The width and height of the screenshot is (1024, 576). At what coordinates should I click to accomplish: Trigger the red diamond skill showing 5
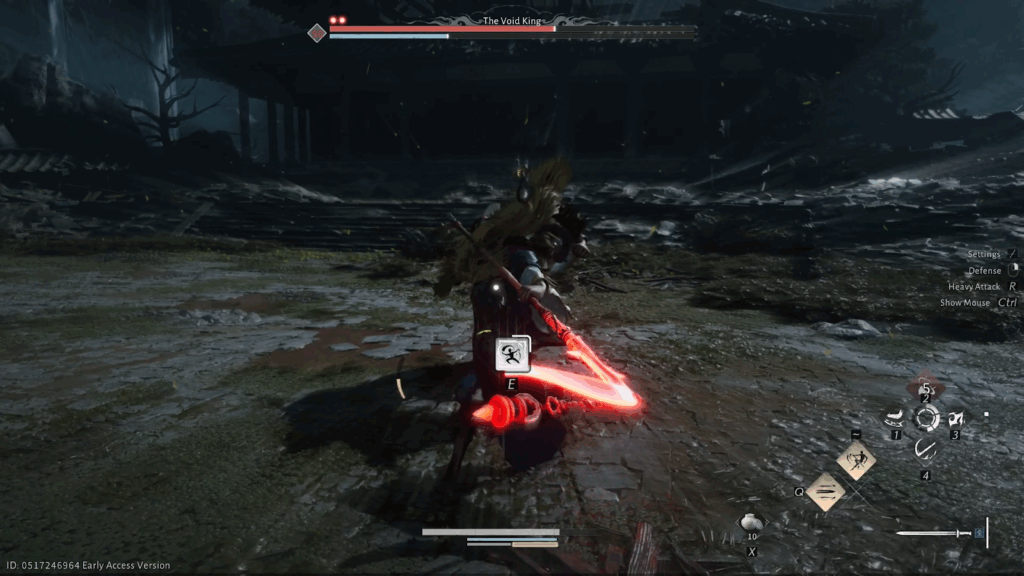926,387
